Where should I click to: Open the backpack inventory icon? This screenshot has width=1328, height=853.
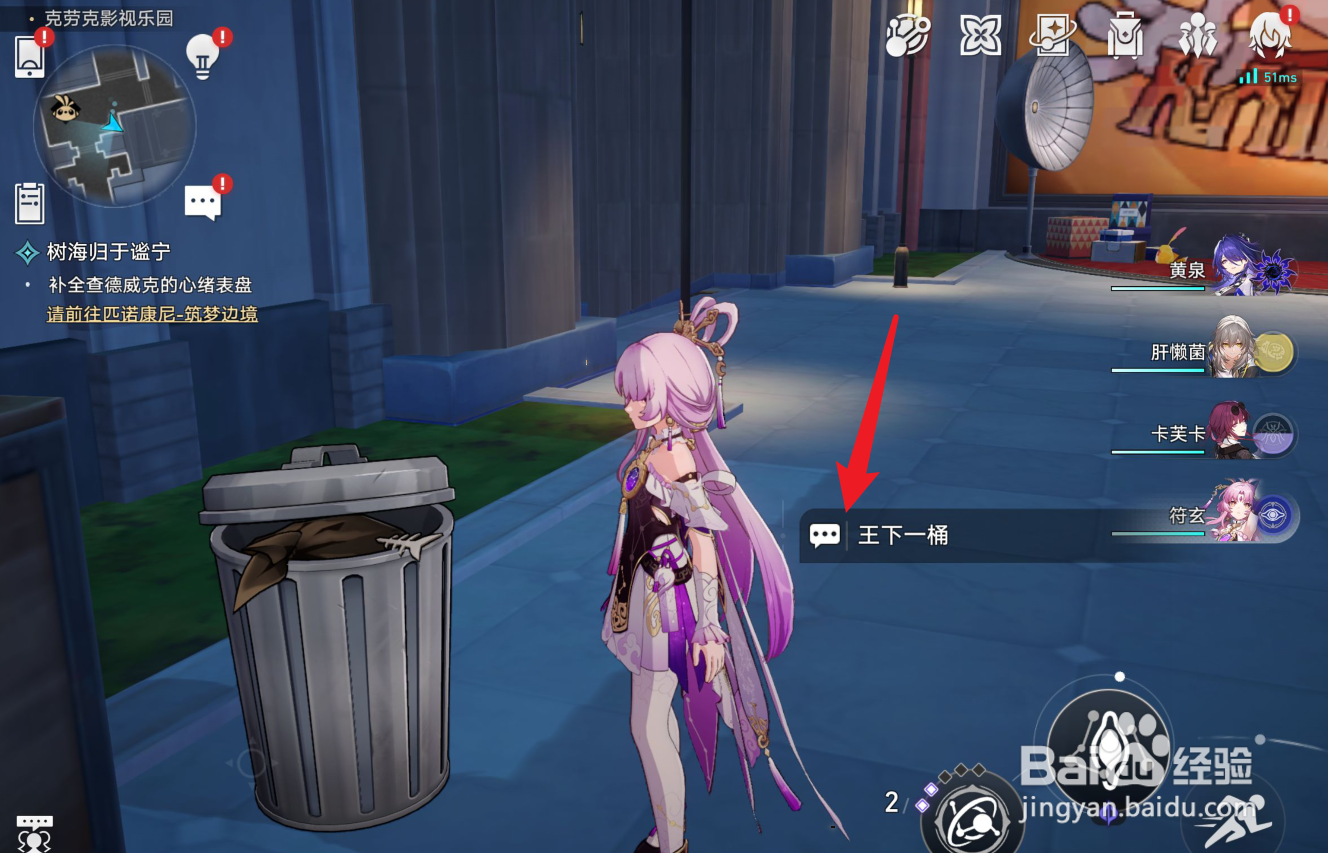[x=1124, y=35]
